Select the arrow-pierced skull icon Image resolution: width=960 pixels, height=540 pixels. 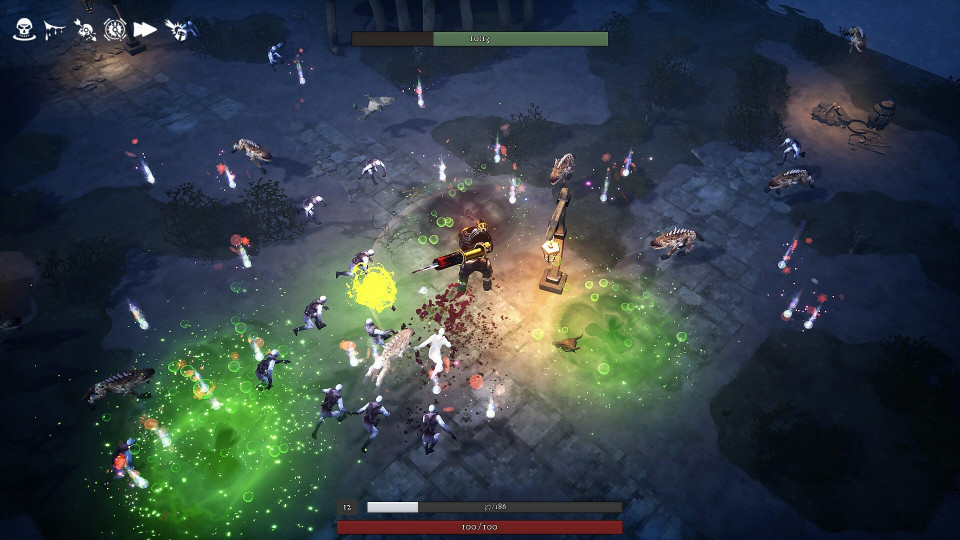pos(85,29)
